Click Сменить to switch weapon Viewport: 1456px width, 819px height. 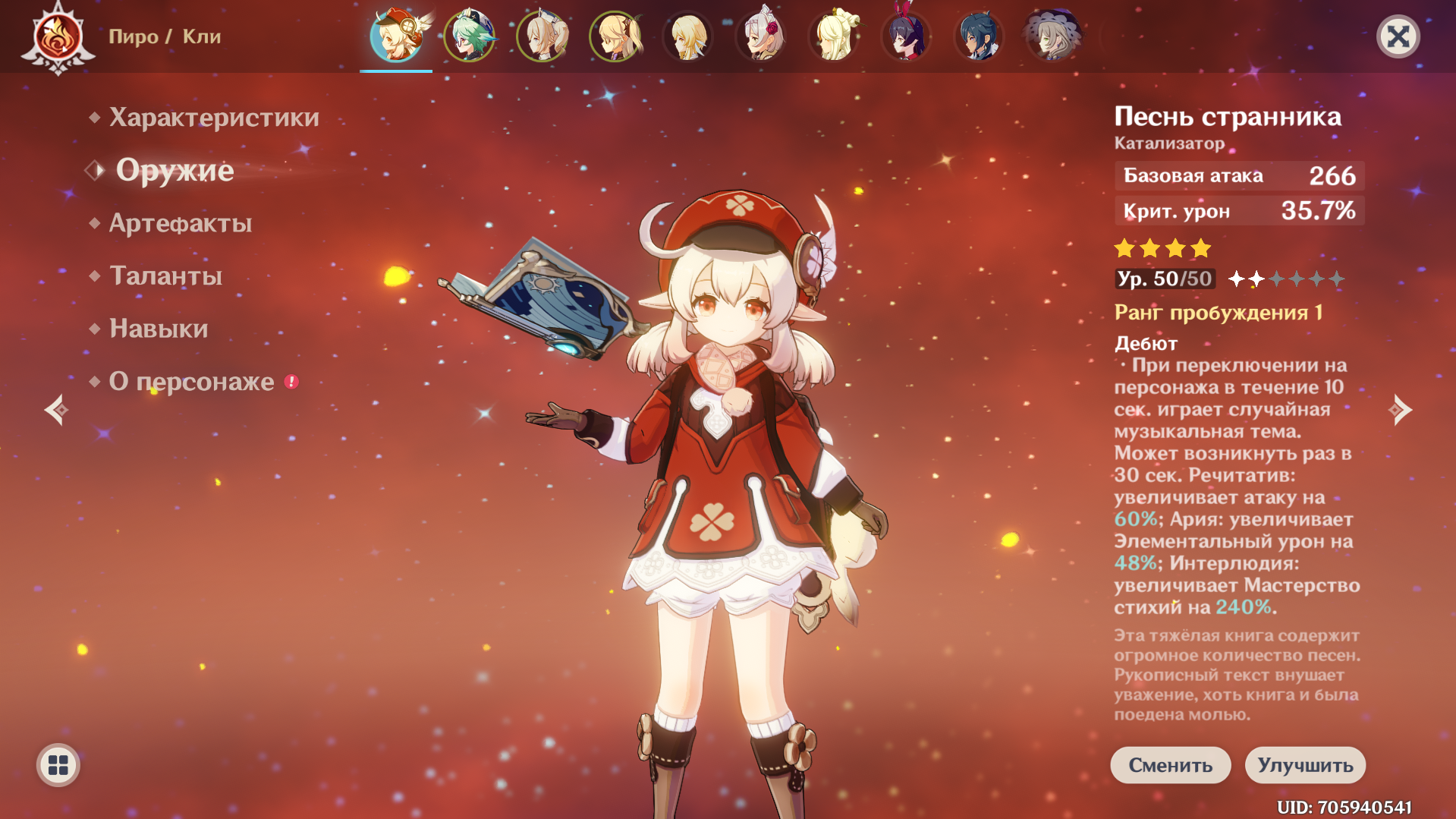(1170, 765)
